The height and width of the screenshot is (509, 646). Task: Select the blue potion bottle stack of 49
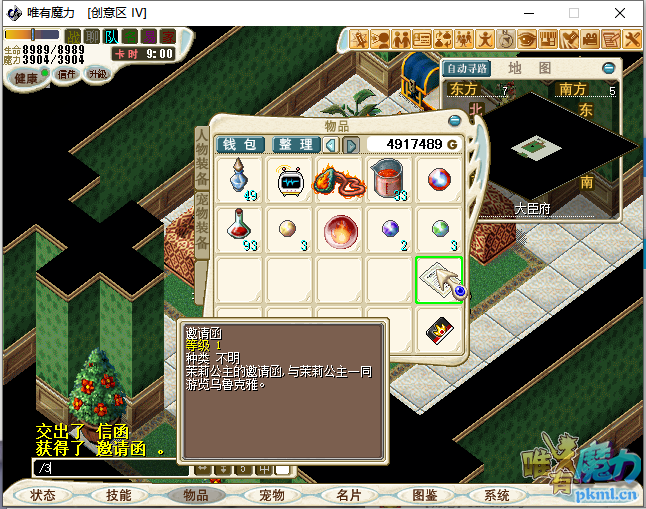[240, 181]
